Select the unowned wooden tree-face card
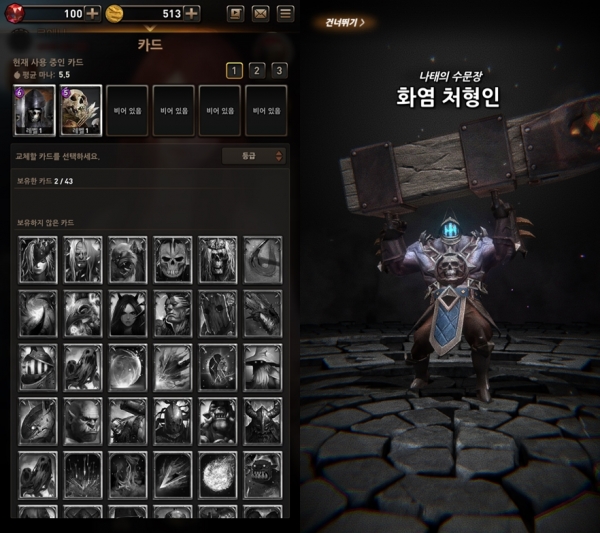Image resolution: width=600 pixels, height=533 pixels. pyautogui.click(x=218, y=313)
